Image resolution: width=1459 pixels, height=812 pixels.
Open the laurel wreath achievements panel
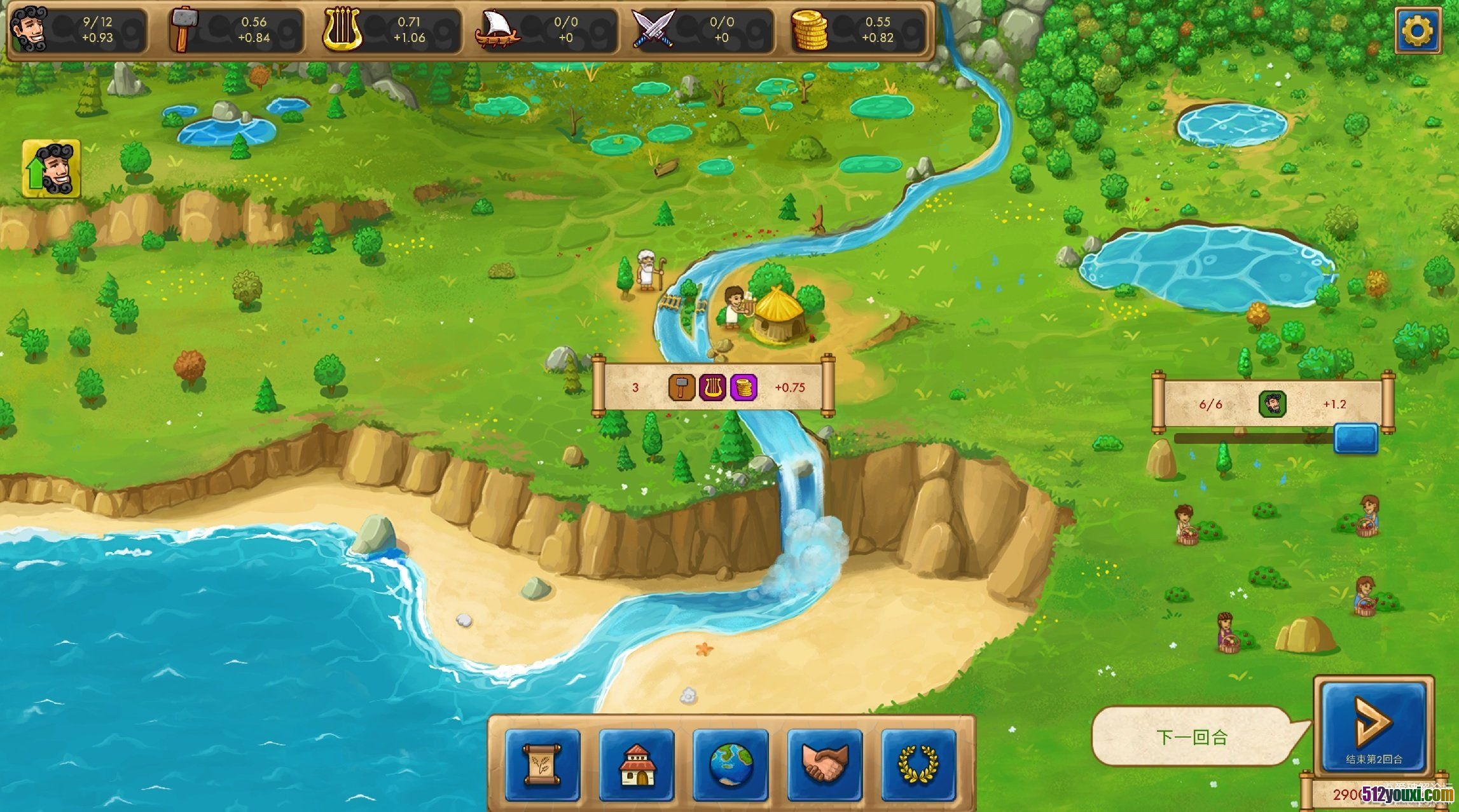(x=918, y=764)
